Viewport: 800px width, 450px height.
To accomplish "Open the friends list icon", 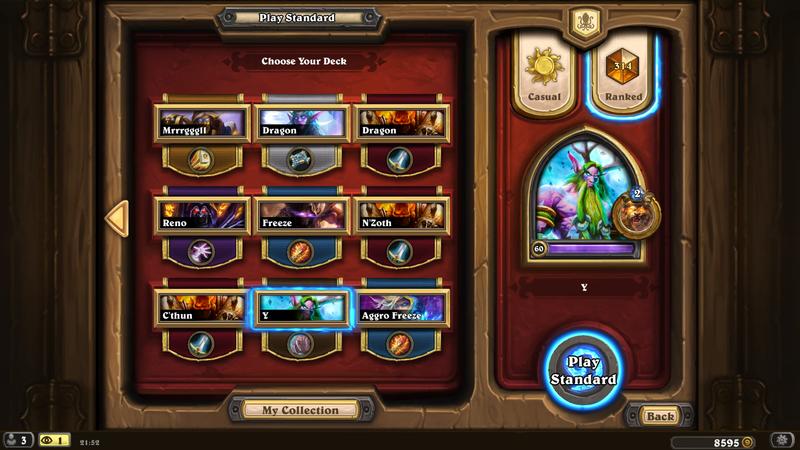I will (17, 440).
